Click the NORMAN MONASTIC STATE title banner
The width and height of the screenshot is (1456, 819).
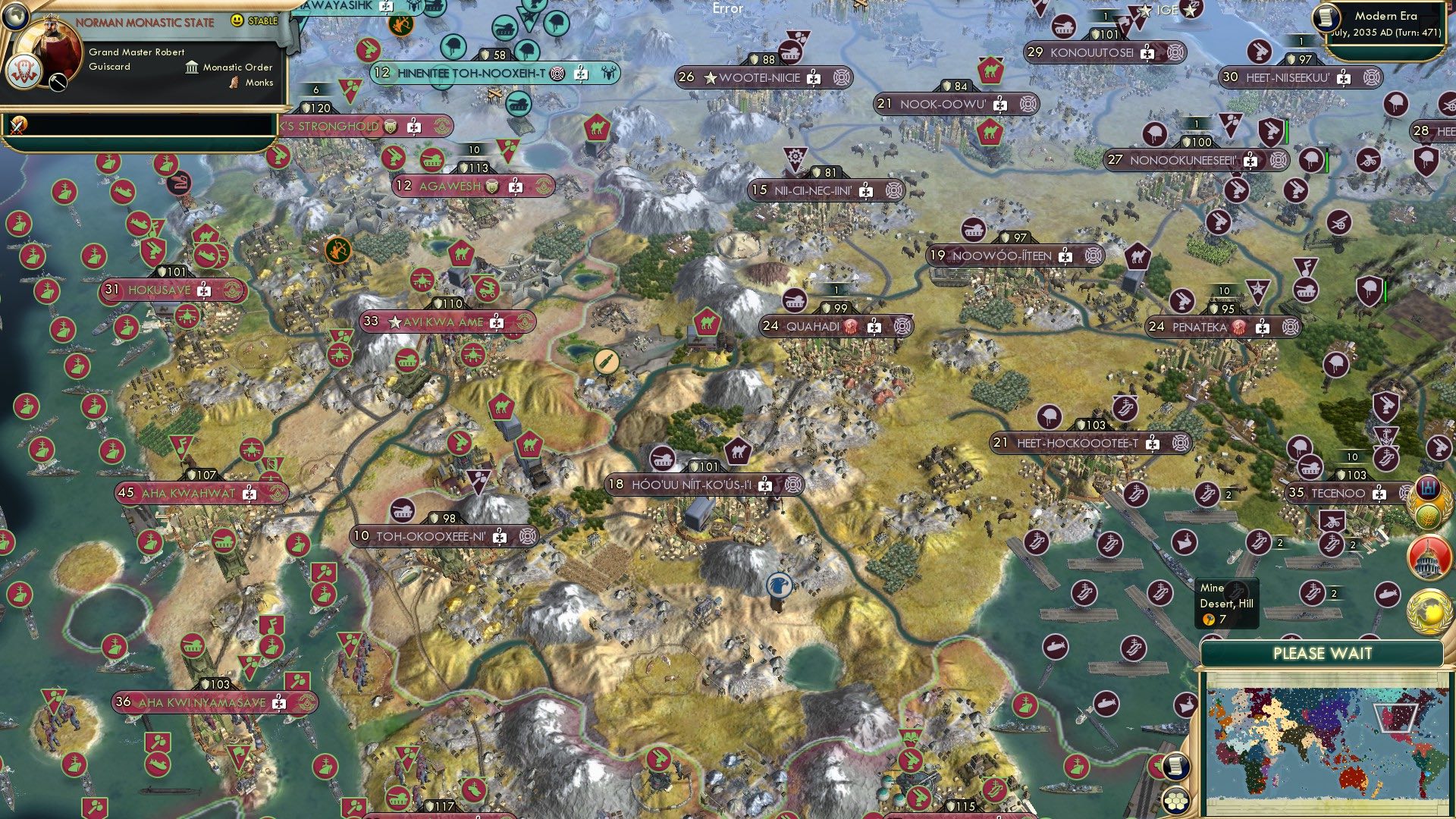(144, 23)
